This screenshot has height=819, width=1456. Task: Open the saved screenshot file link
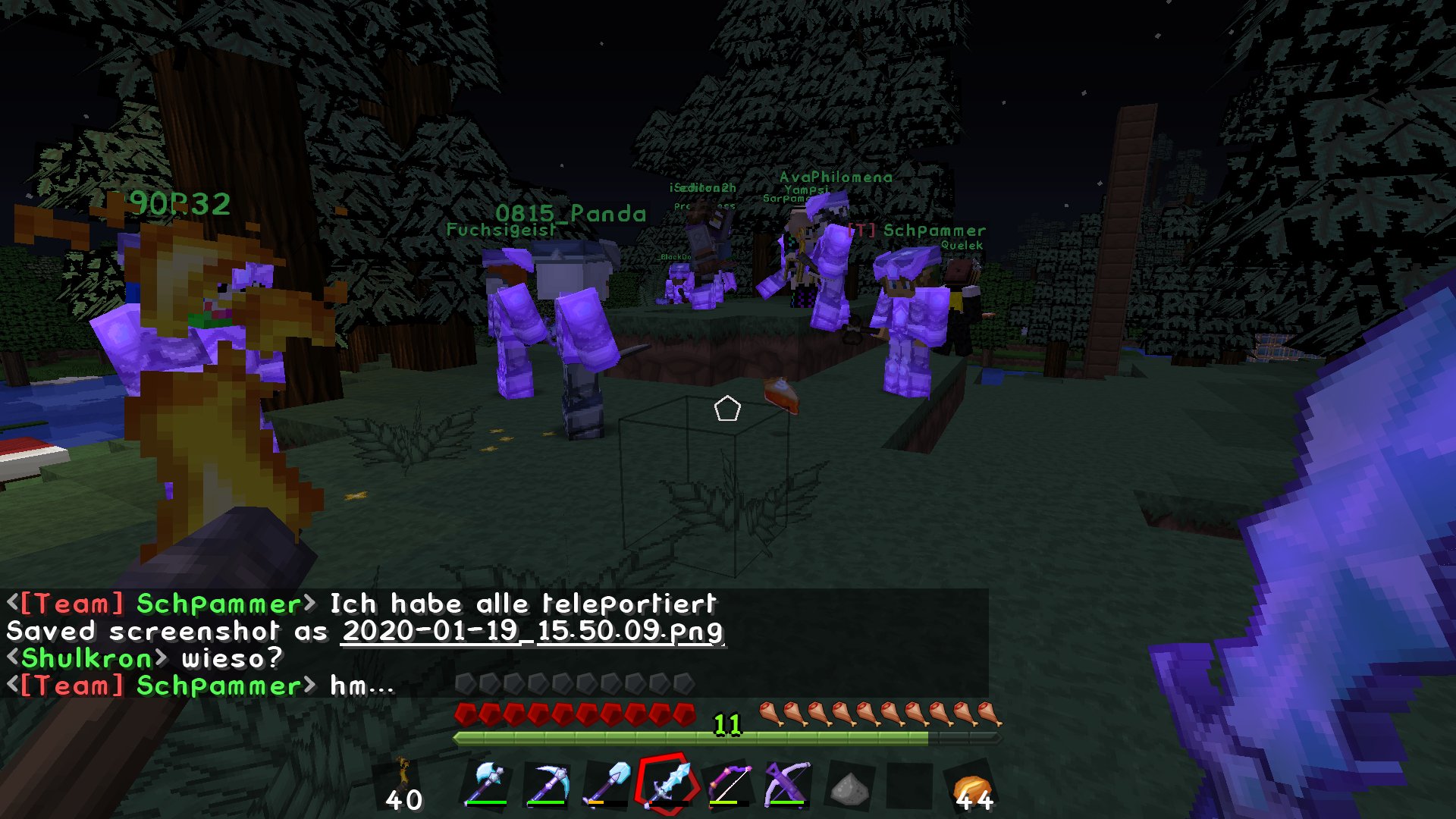click(532, 631)
